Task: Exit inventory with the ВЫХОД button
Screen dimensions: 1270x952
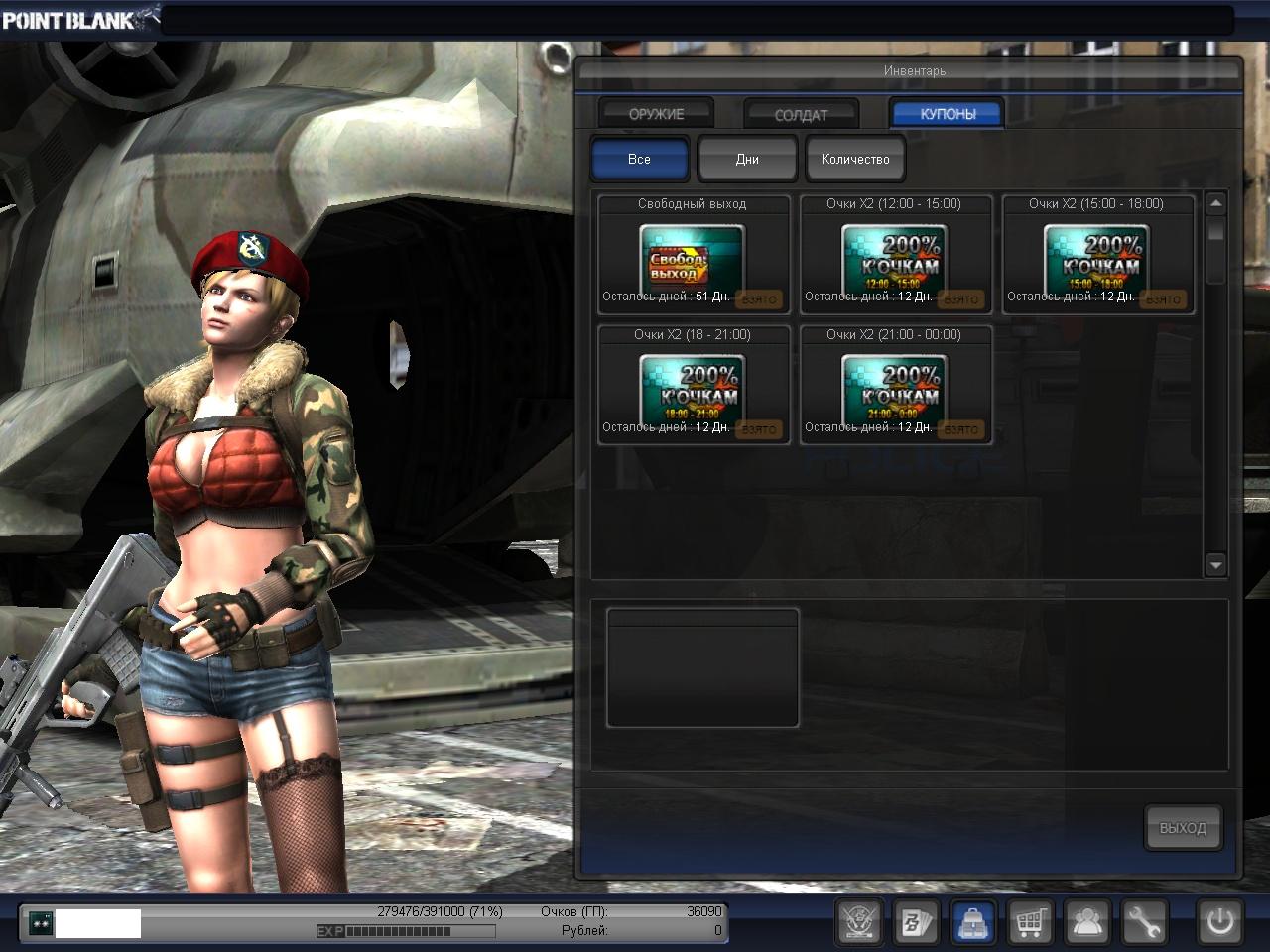Action: pyautogui.click(x=1182, y=827)
